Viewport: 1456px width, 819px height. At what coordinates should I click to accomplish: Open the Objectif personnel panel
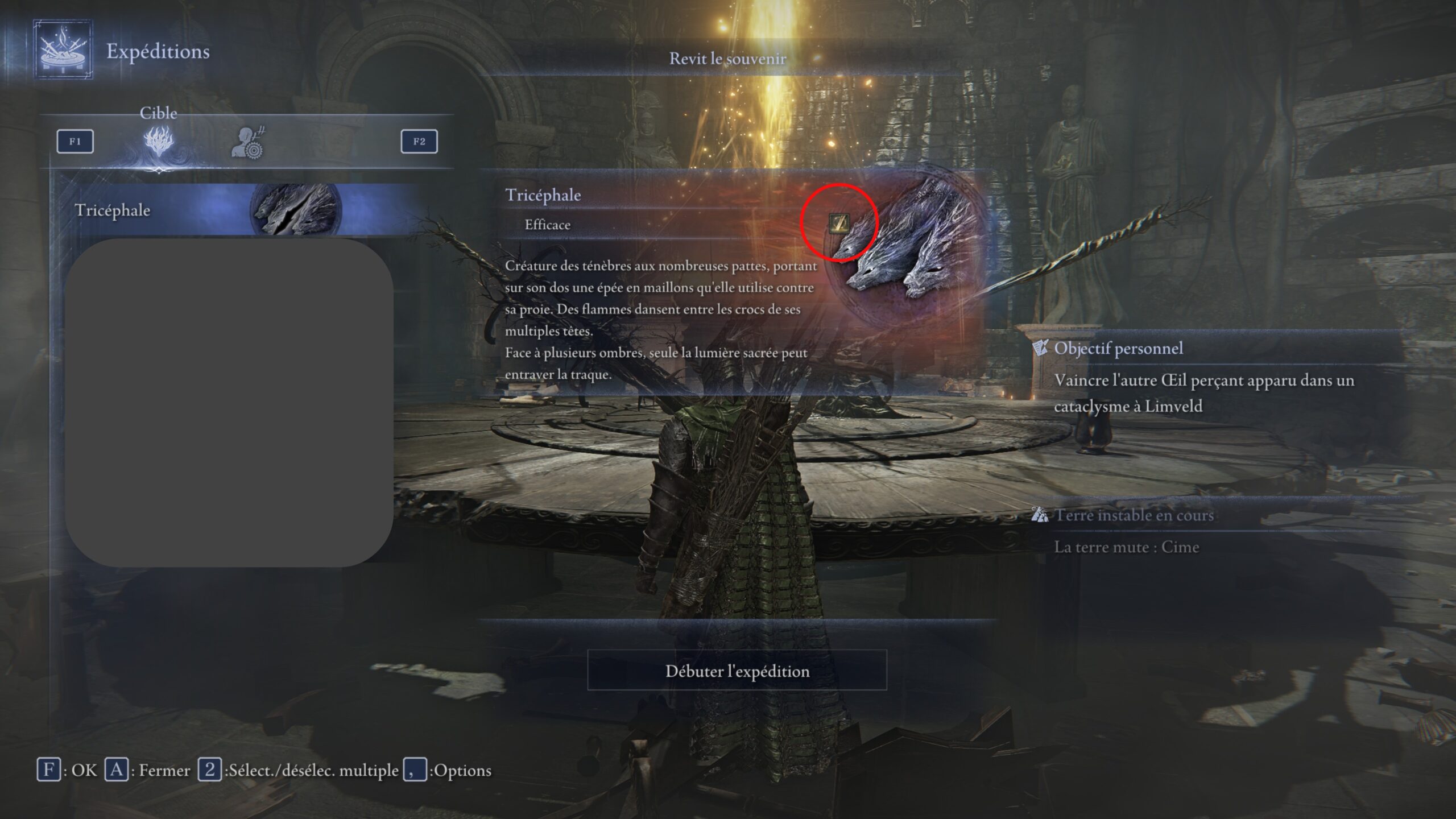(1118, 348)
